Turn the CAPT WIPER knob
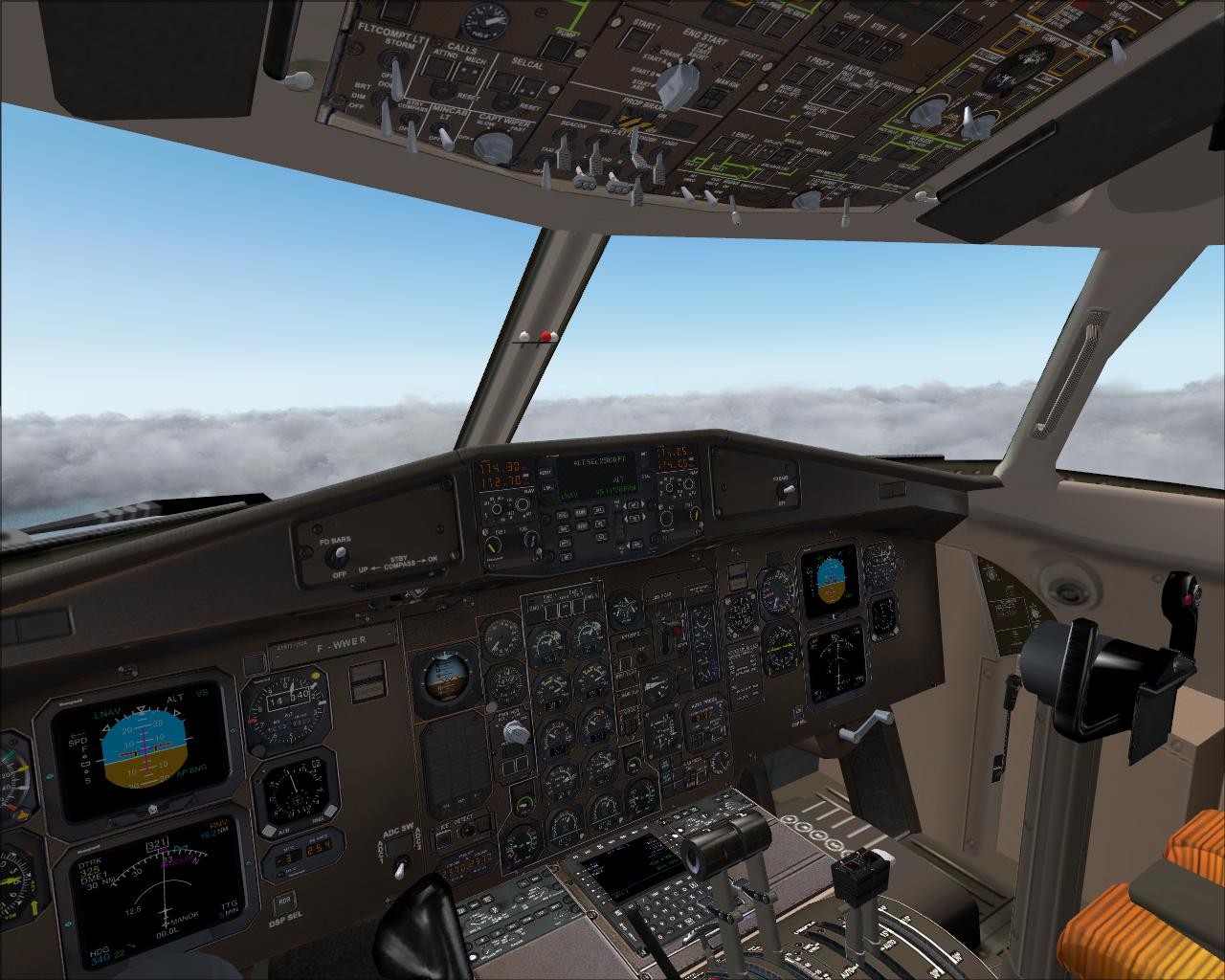This screenshot has height=980, width=1225. tap(493, 145)
